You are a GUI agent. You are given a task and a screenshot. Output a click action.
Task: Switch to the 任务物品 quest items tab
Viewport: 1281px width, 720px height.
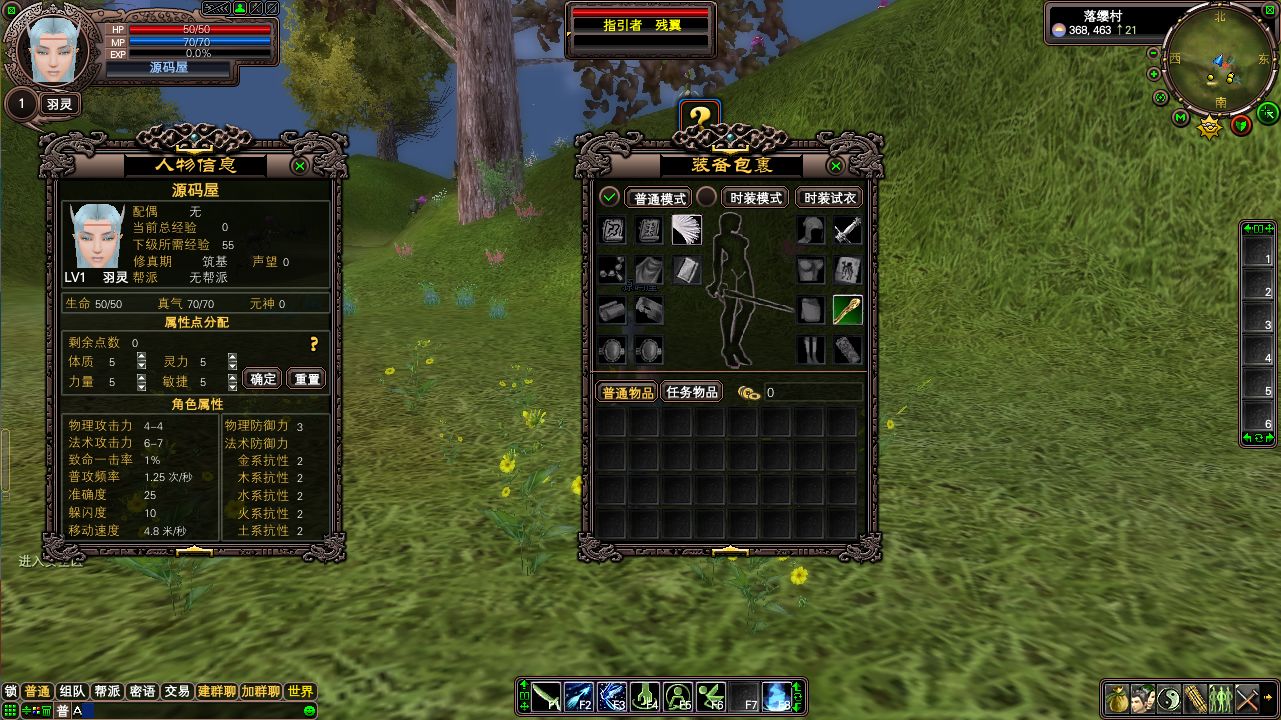coord(691,392)
